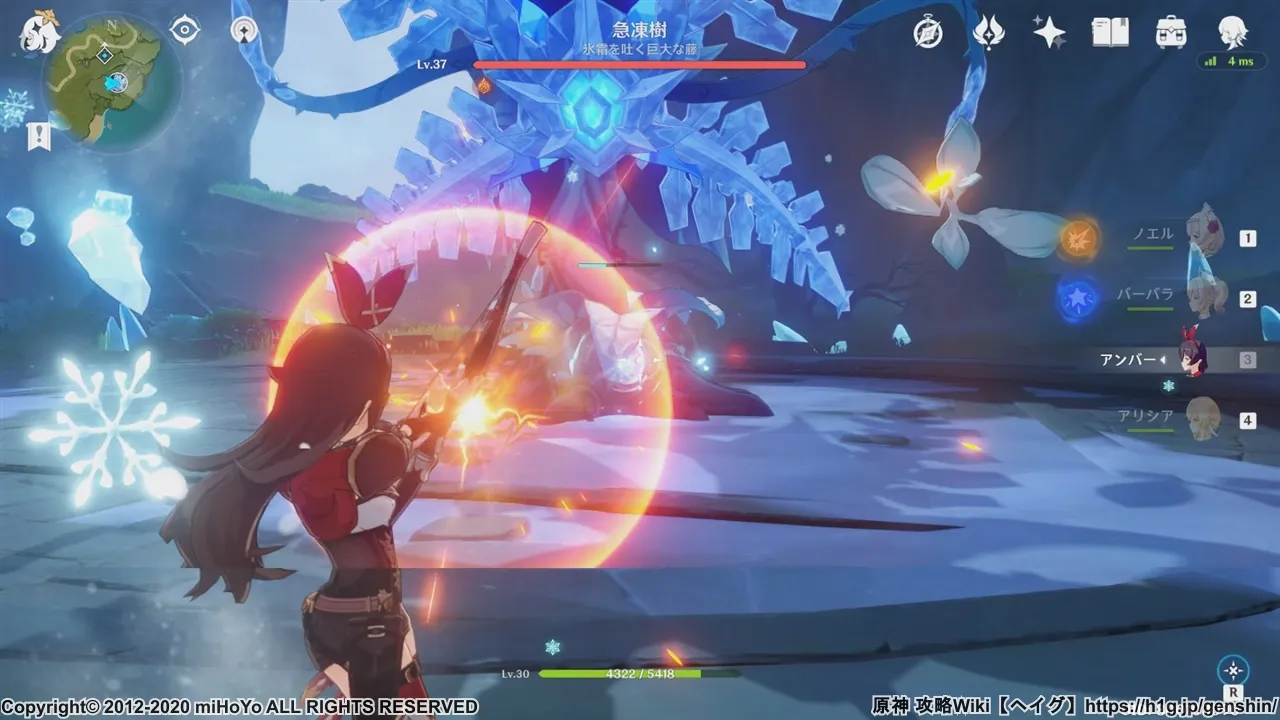Activate バーバラ's blue elemental burst icon
1280x720 pixels.
[x=1078, y=298]
